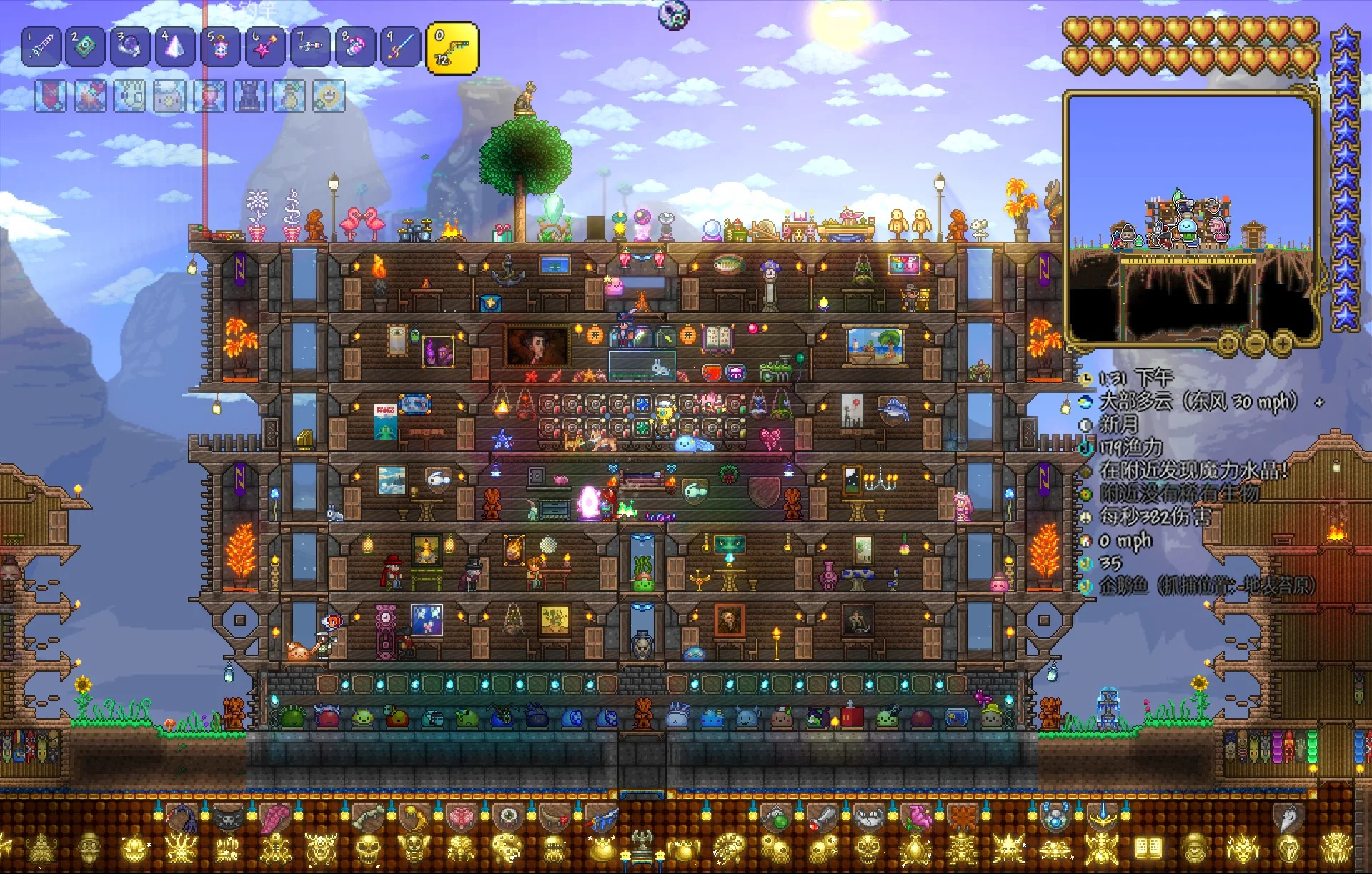Click the smiling sun buff icon
Screen dimensions: 1372x874
coord(329,96)
